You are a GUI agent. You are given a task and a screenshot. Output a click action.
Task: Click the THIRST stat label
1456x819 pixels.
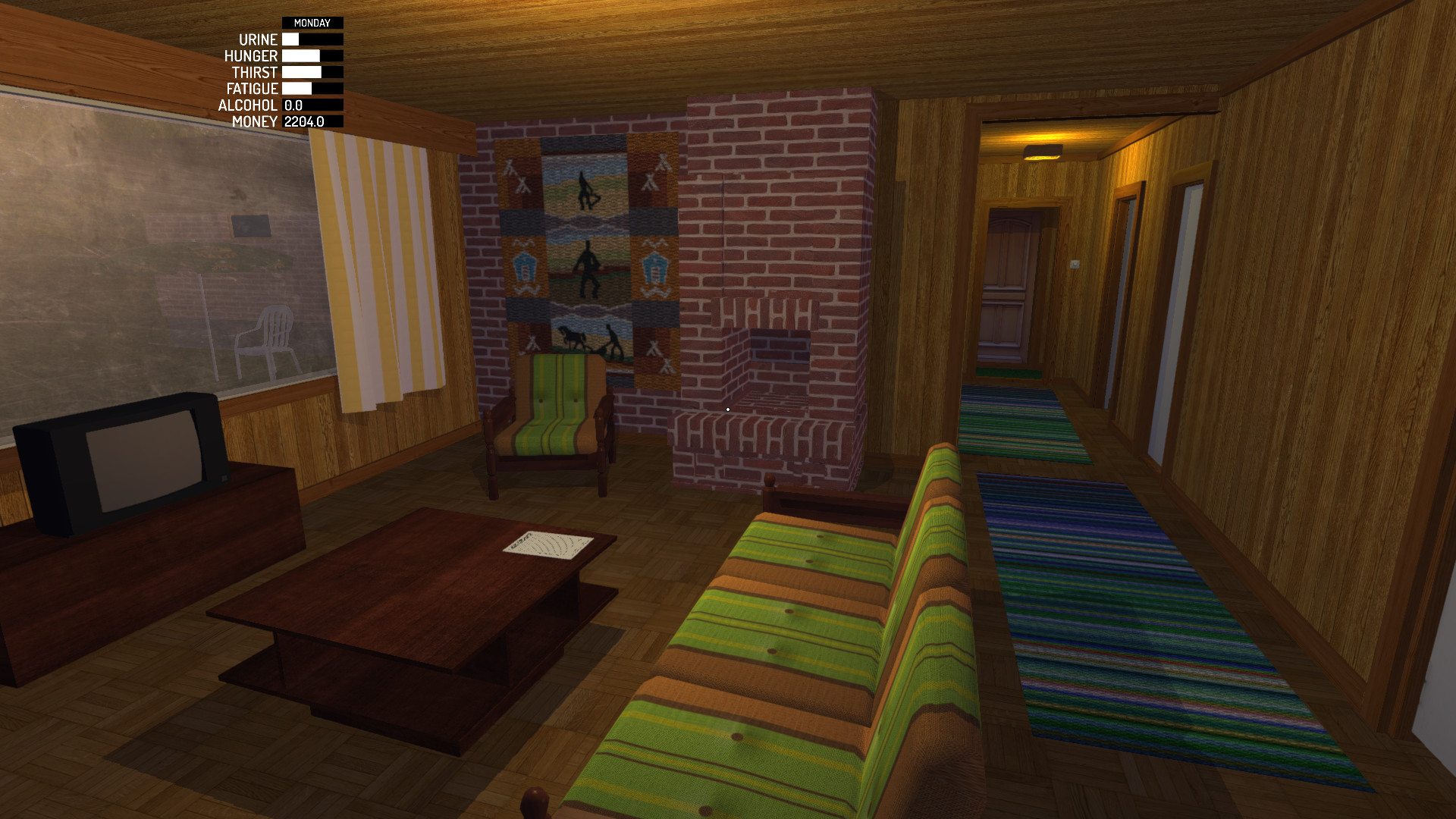point(254,72)
